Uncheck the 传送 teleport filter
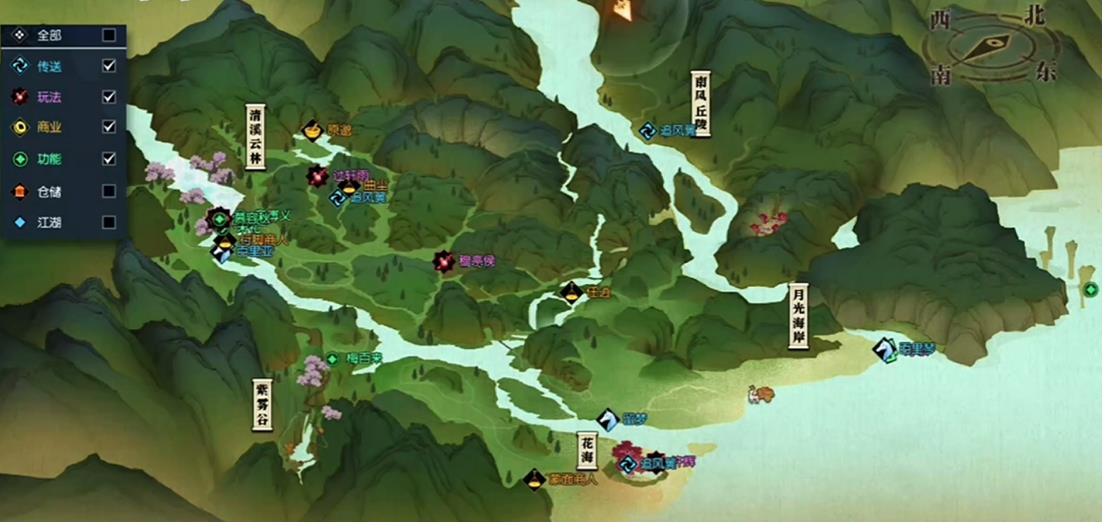 pyautogui.click(x=109, y=66)
